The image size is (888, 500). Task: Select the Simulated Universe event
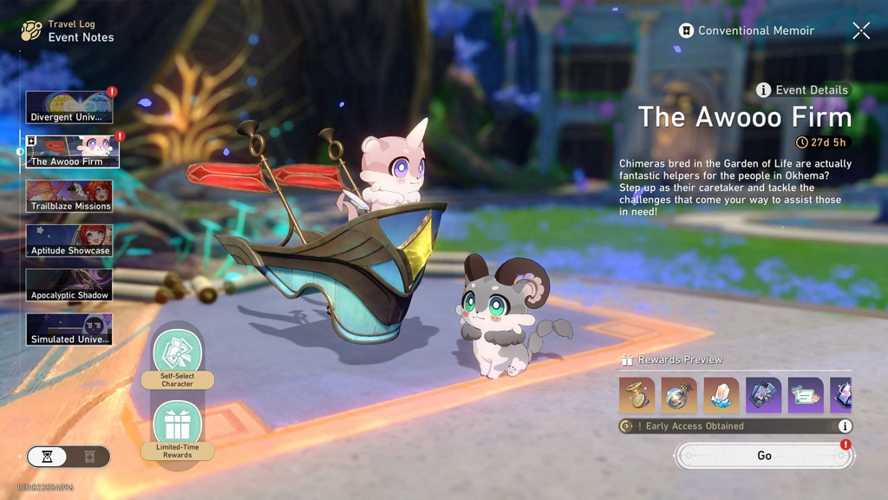[x=69, y=329]
